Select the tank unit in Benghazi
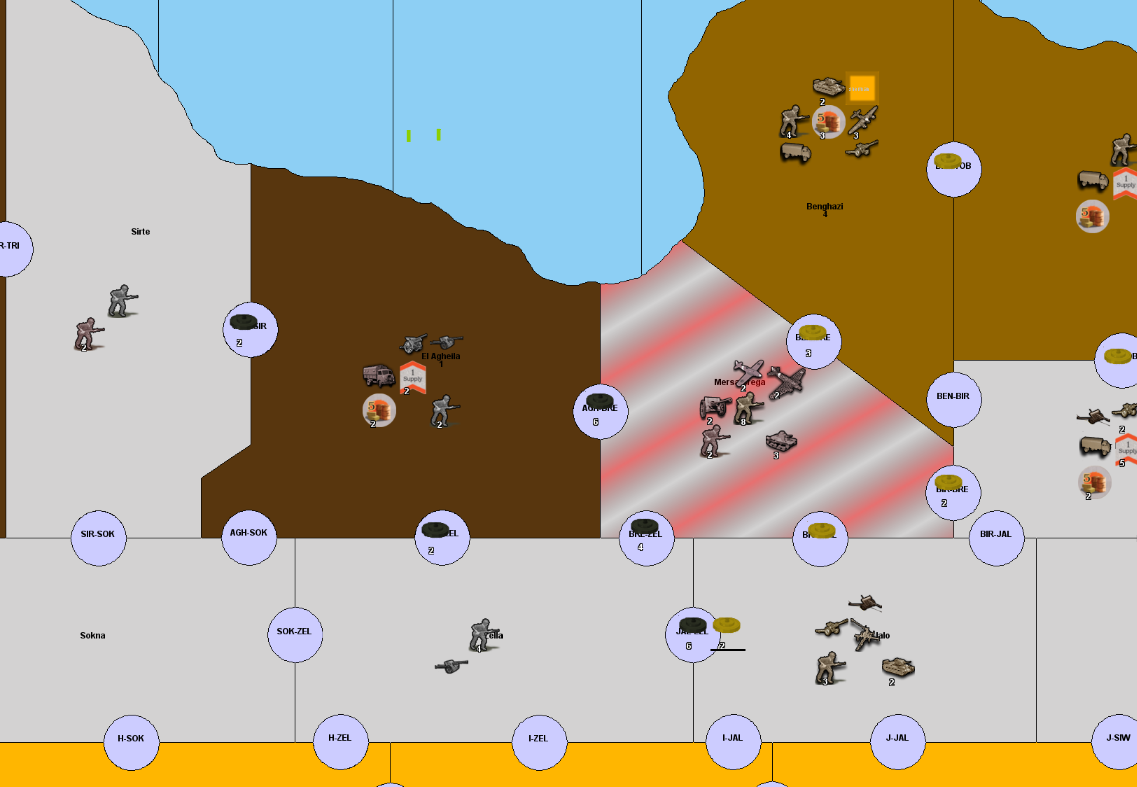The height and width of the screenshot is (787, 1137). [829, 87]
